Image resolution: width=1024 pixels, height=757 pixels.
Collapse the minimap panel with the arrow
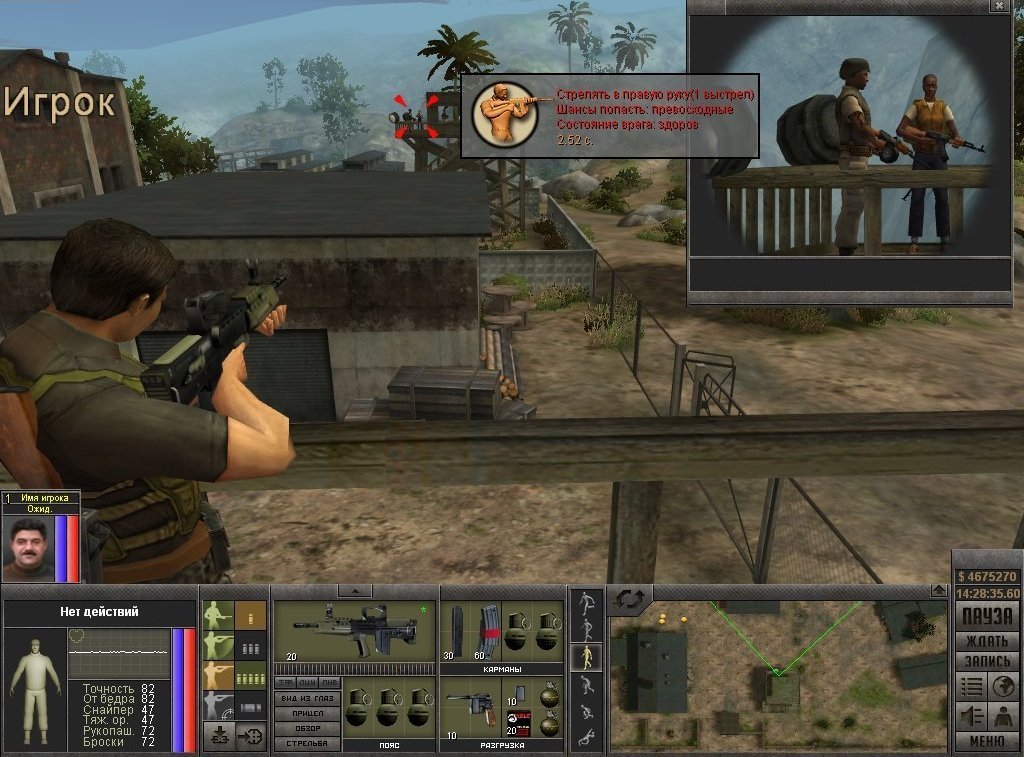tap(938, 590)
